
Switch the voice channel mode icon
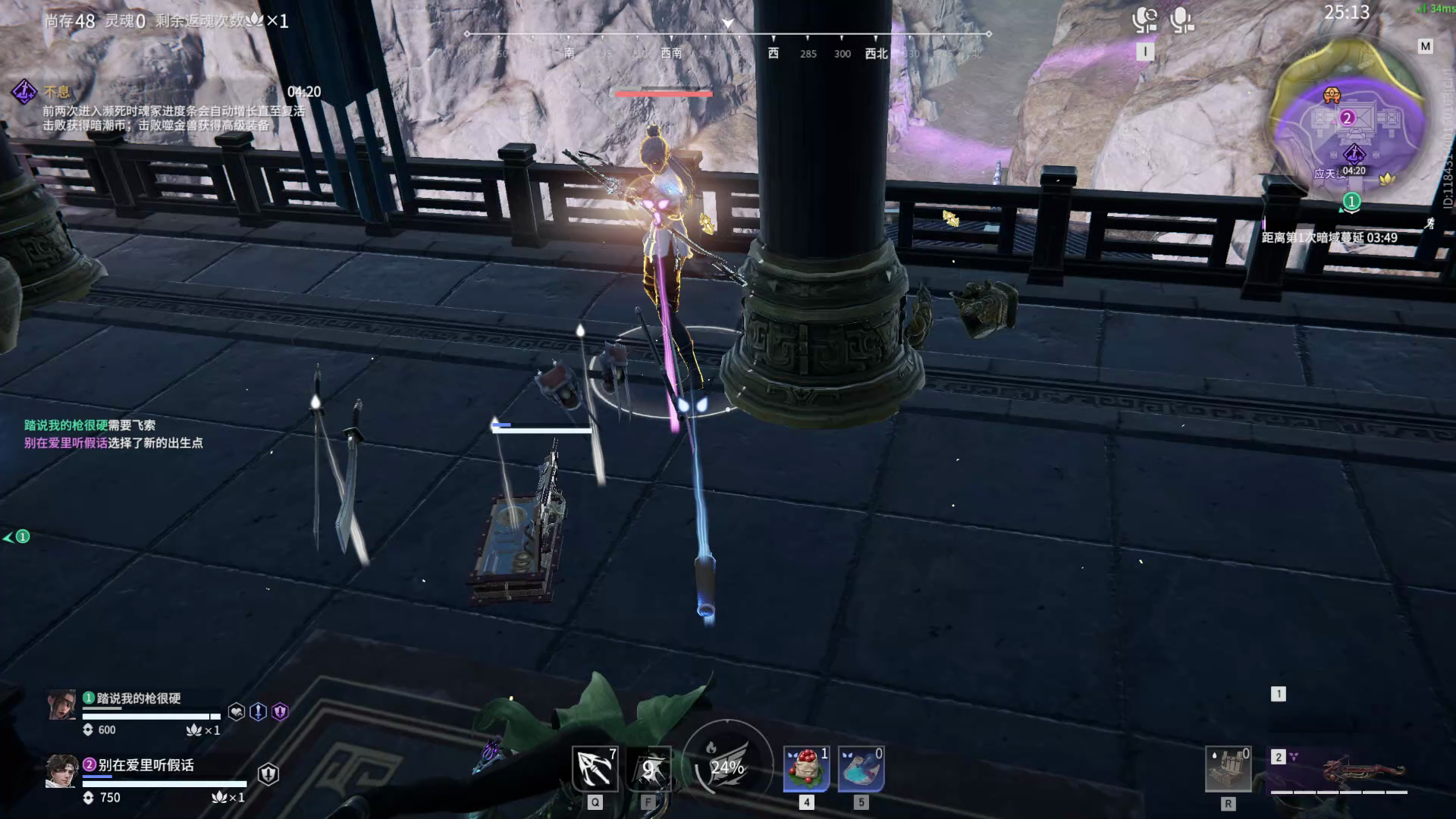click(x=1144, y=20)
